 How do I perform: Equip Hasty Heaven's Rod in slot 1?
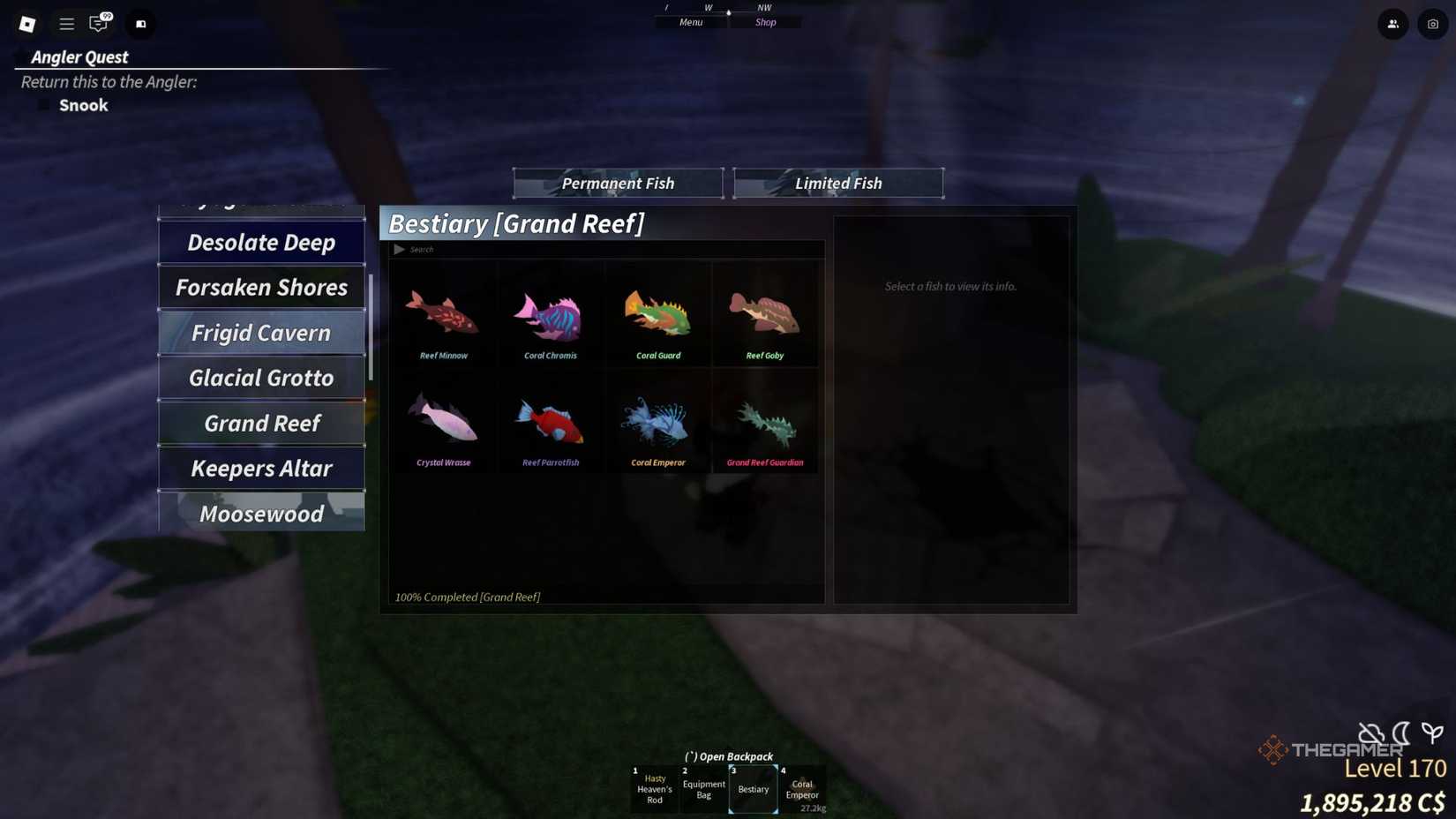654,788
